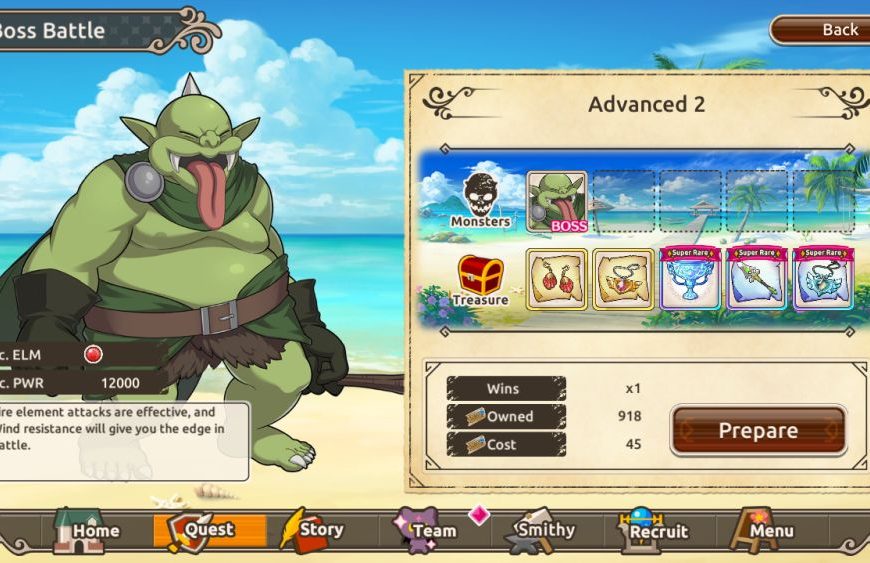View the Team screen
Viewport: 870px width, 563px height.
click(427, 530)
